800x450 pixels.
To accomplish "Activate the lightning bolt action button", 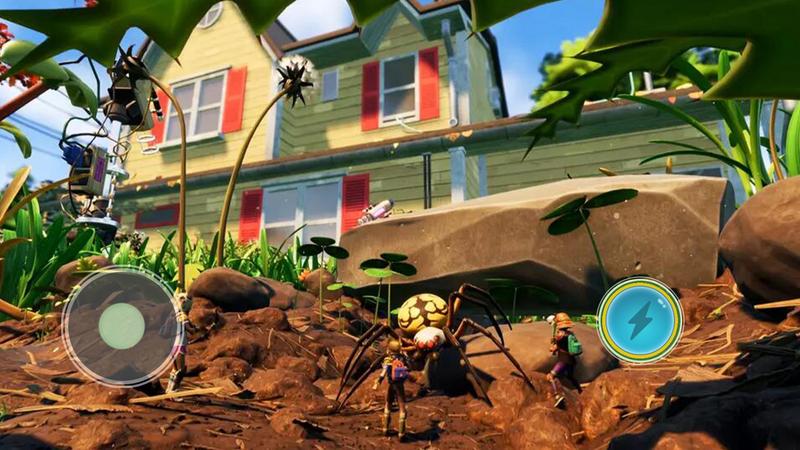I will pyautogui.click(x=639, y=320).
